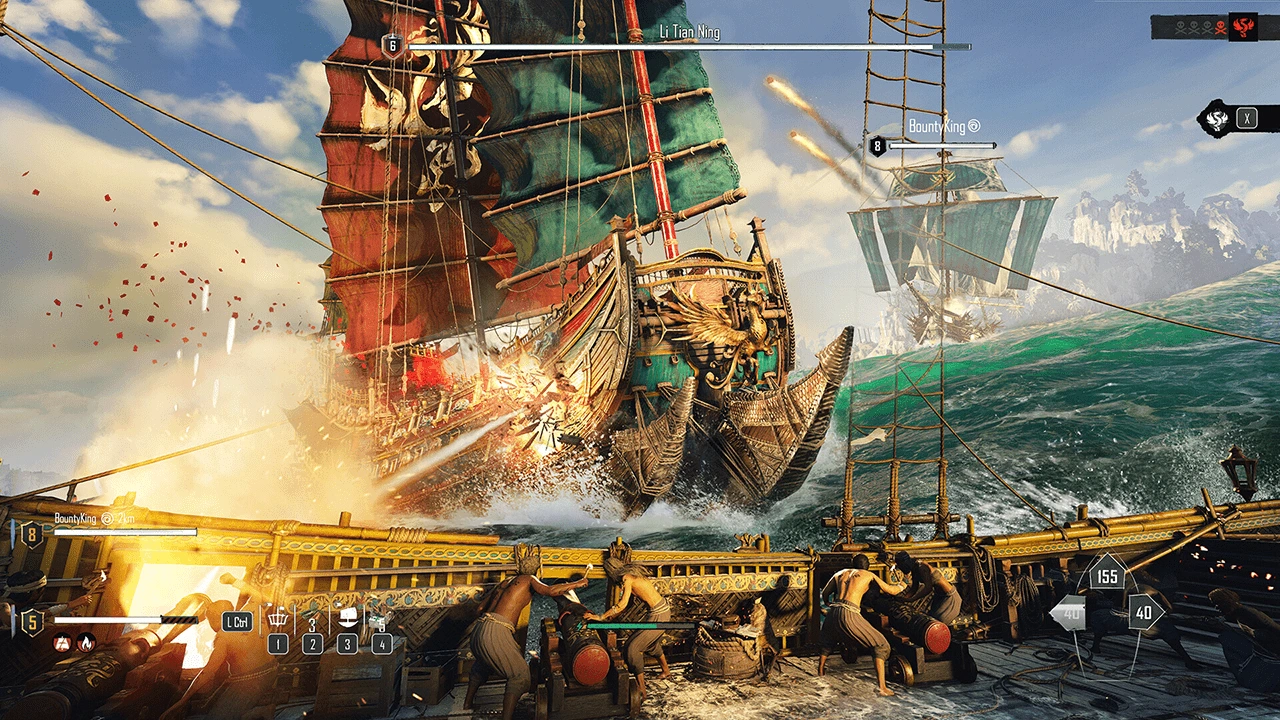The width and height of the screenshot is (1280, 720).
Task: Click the red phoenix infamy emblem
Action: [1243, 27]
